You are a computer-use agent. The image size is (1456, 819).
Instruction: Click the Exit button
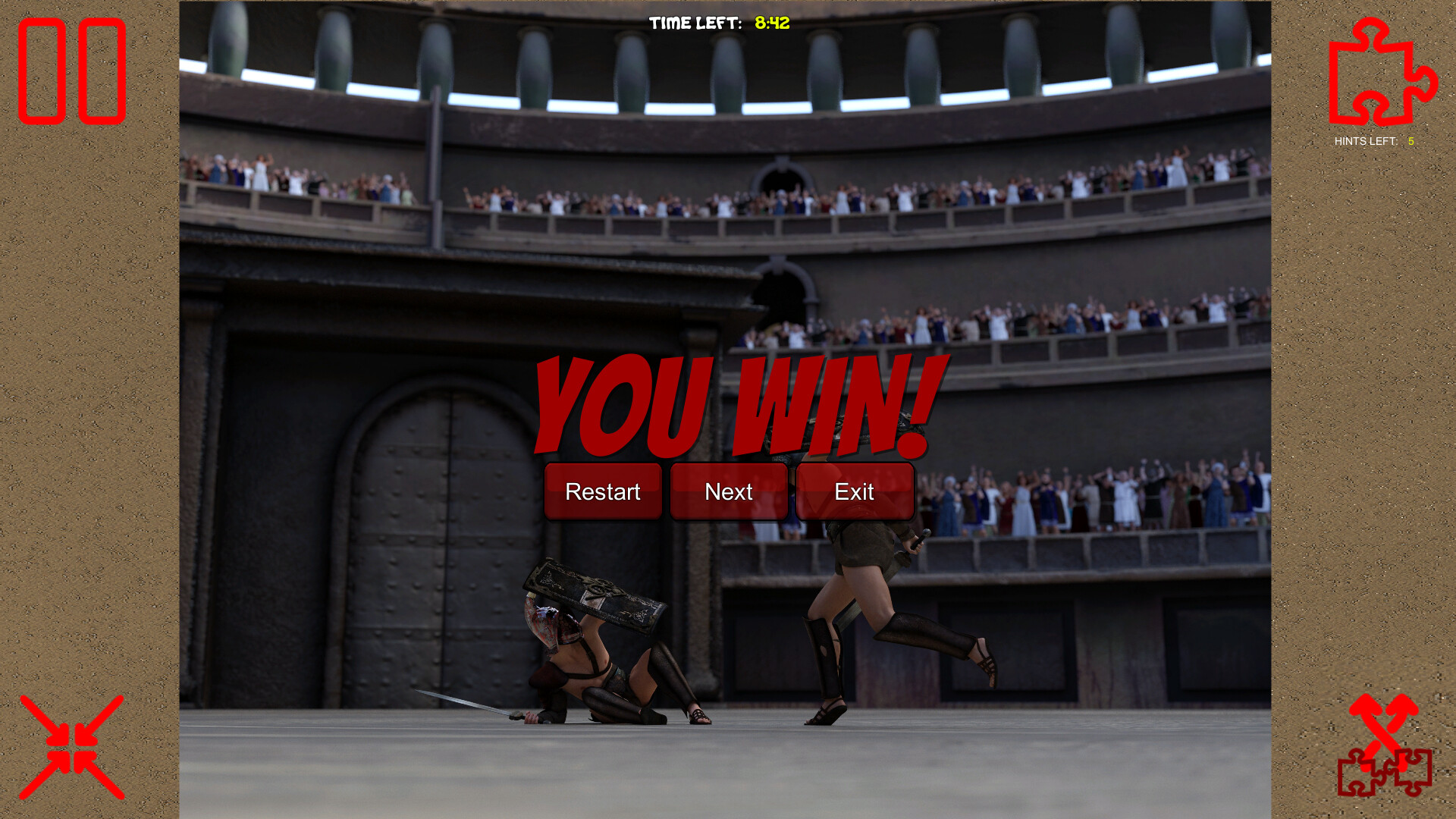[855, 491]
